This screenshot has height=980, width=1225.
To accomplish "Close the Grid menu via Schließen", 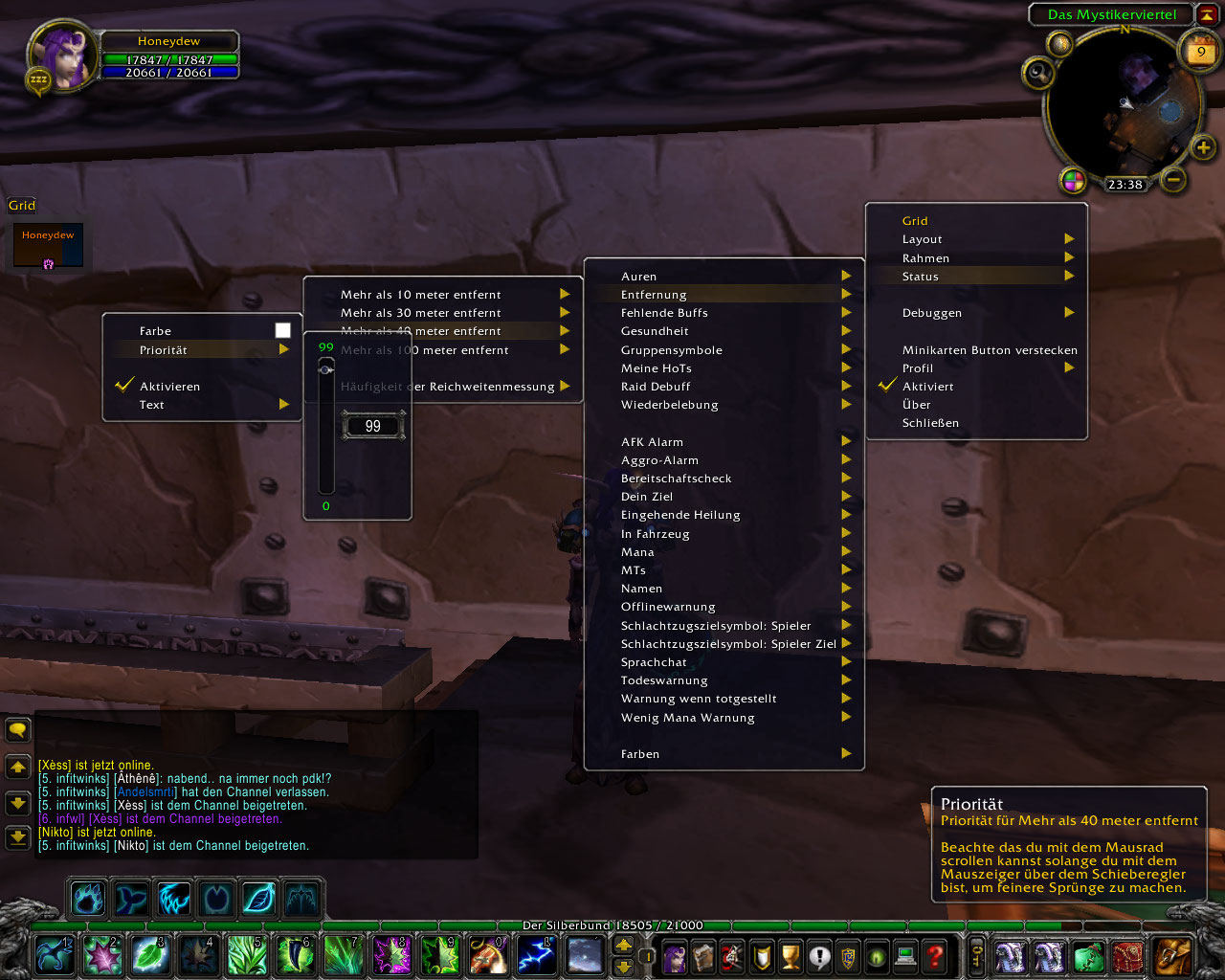I will (x=930, y=423).
